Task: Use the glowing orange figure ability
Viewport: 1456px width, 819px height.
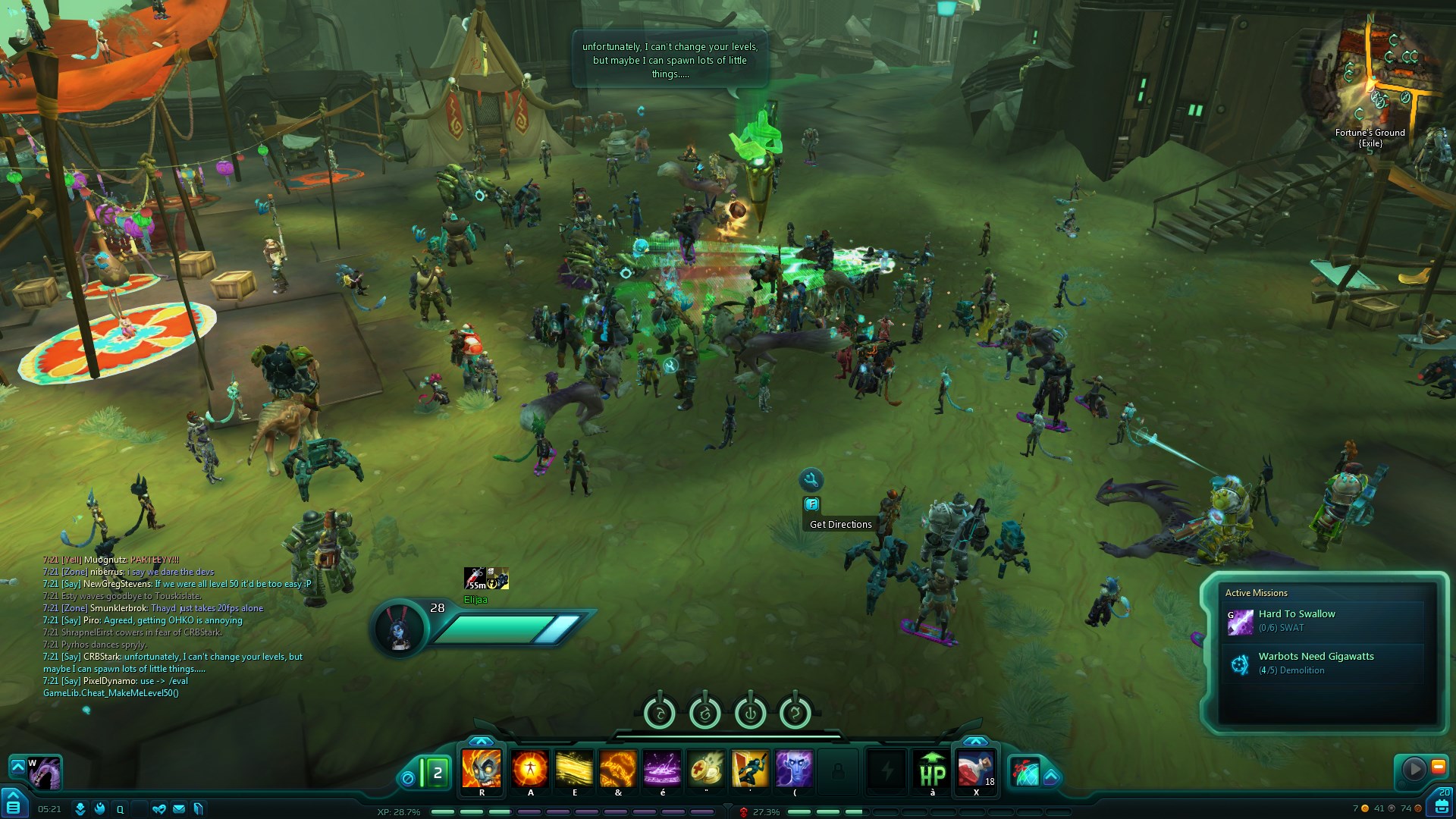Action: (529, 769)
